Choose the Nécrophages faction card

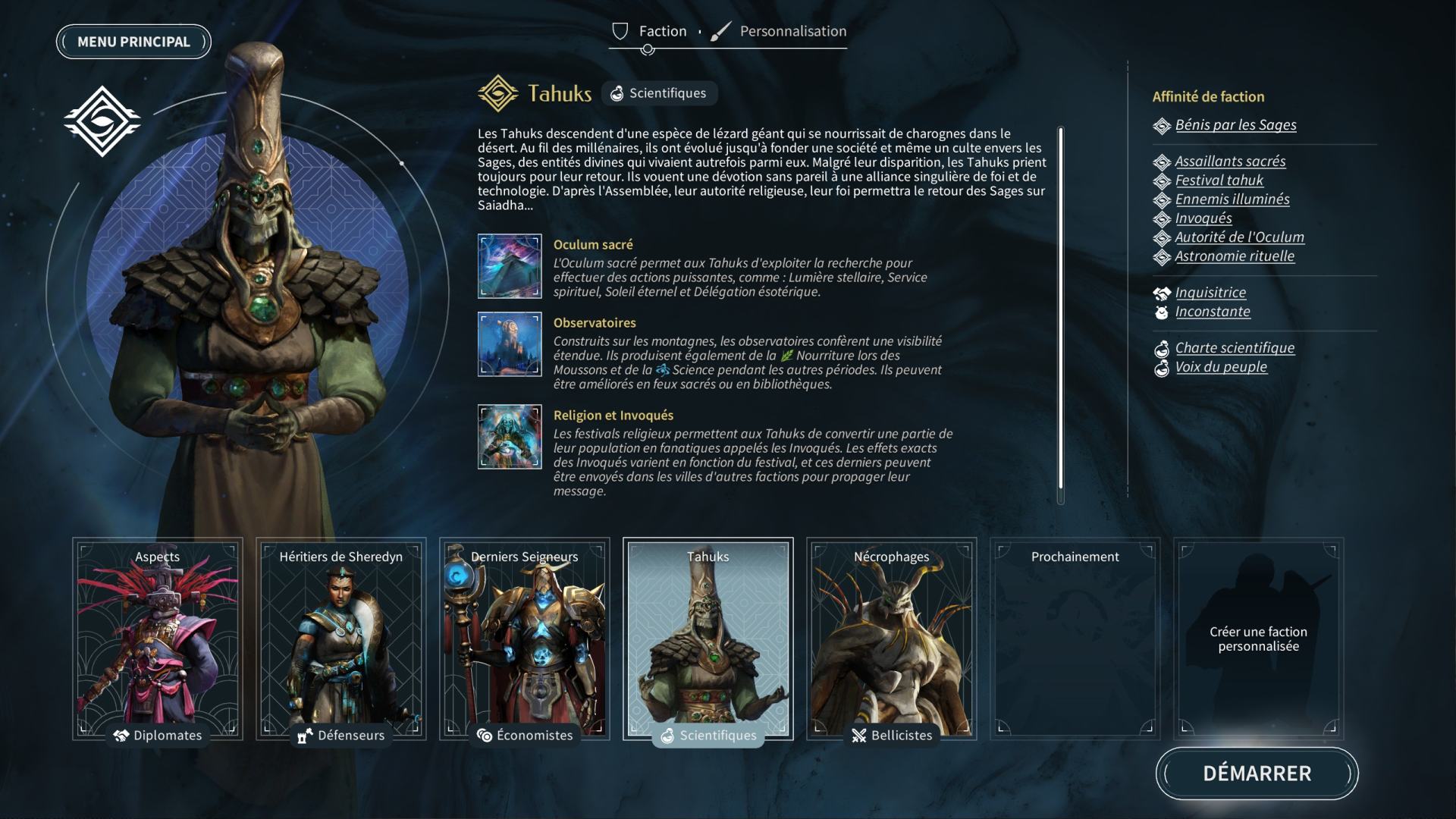pyautogui.click(x=892, y=639)
